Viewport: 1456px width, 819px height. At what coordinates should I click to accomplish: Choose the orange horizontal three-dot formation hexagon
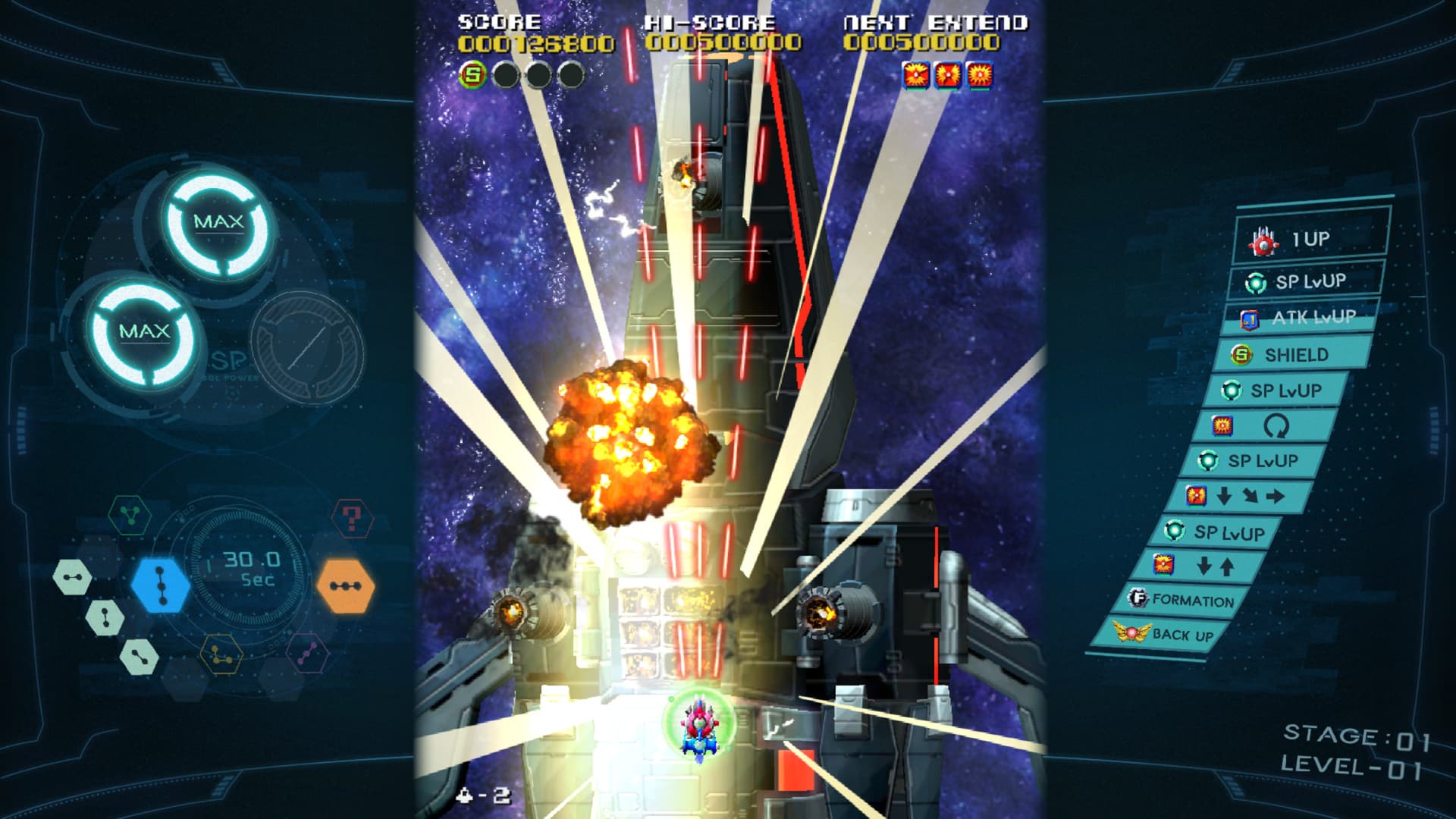(x=345, y=585)
